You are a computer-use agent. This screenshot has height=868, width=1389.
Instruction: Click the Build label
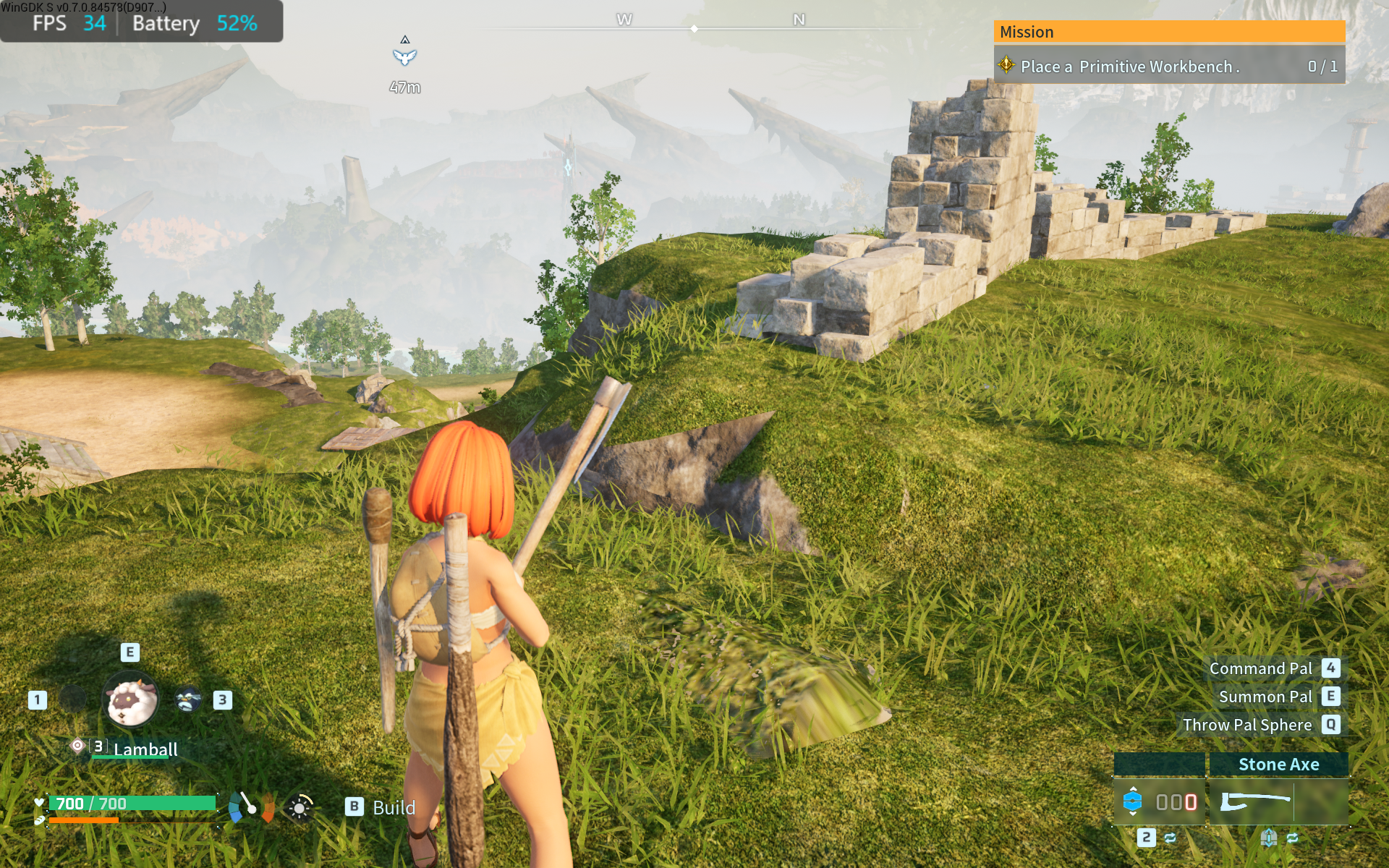tap(393, 807)
